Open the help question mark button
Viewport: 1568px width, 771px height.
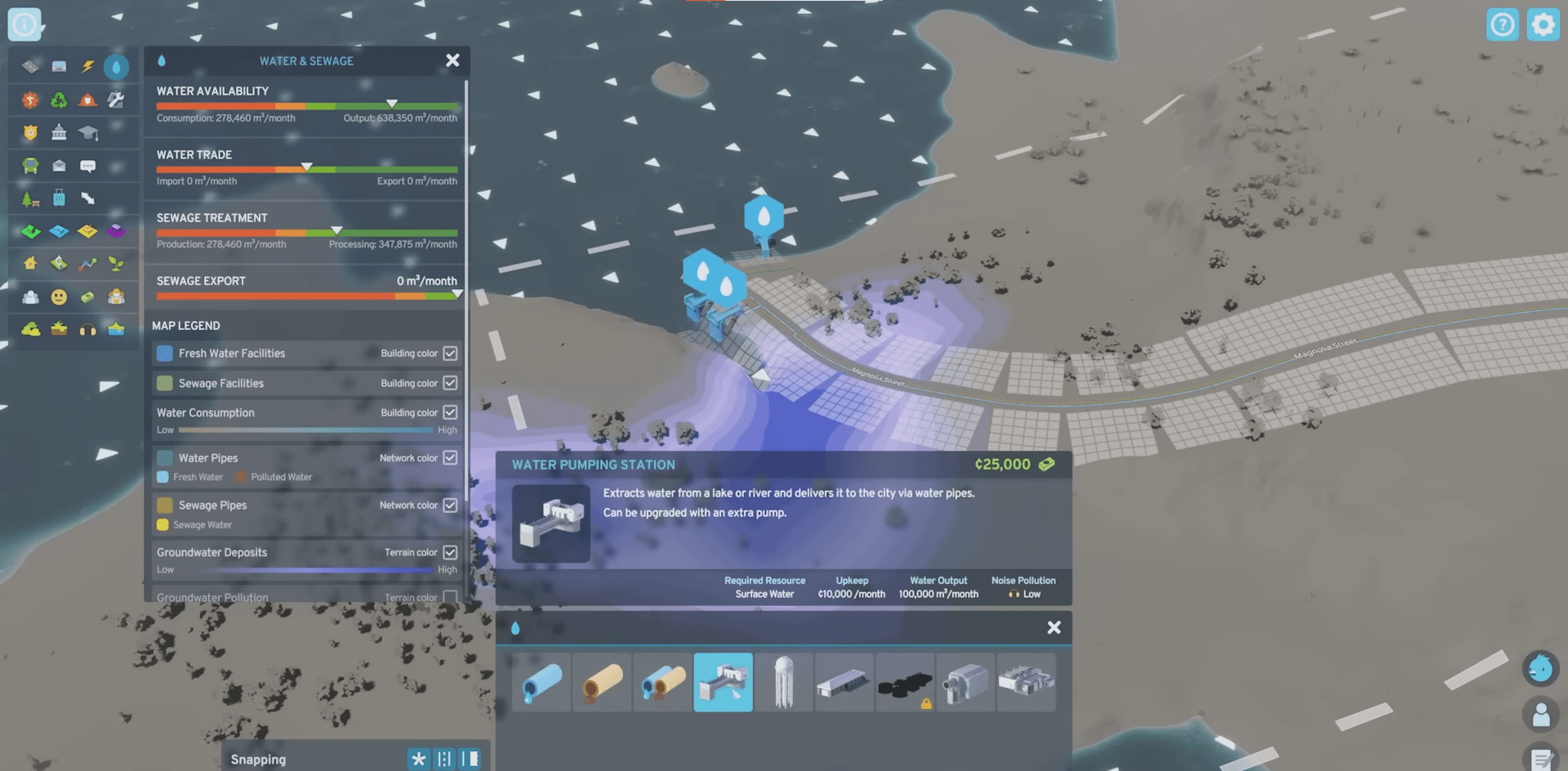coord(1503,24)
